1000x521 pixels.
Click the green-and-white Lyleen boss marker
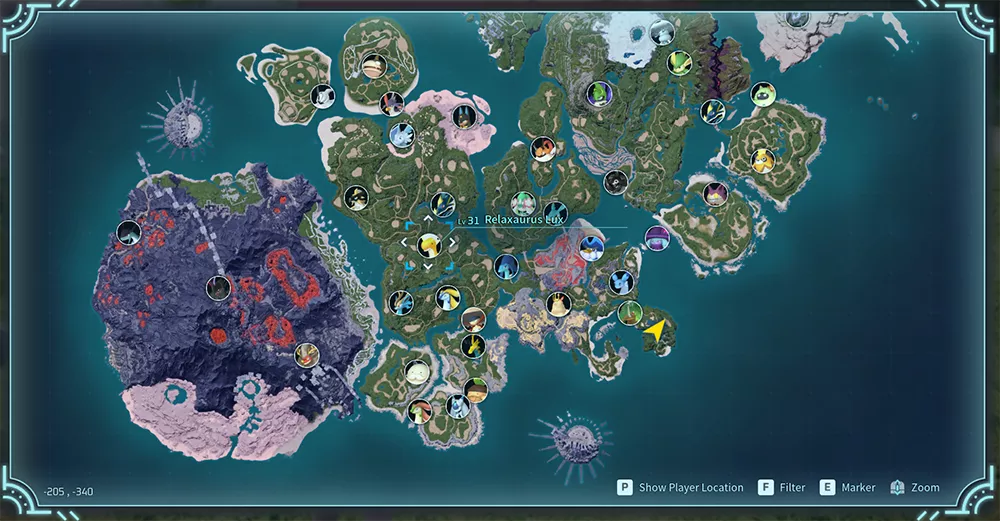tap(523, 204)
